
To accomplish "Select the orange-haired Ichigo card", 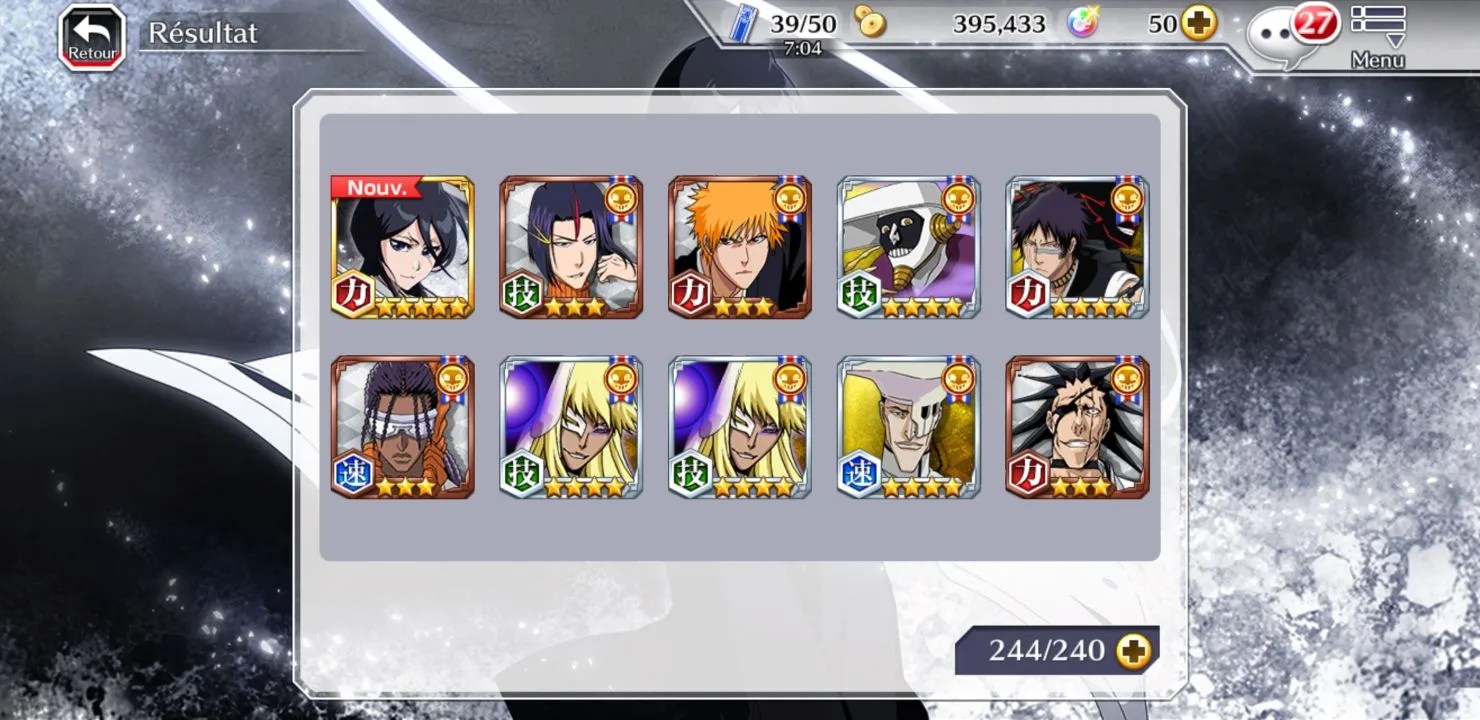I will pos(740,247).
